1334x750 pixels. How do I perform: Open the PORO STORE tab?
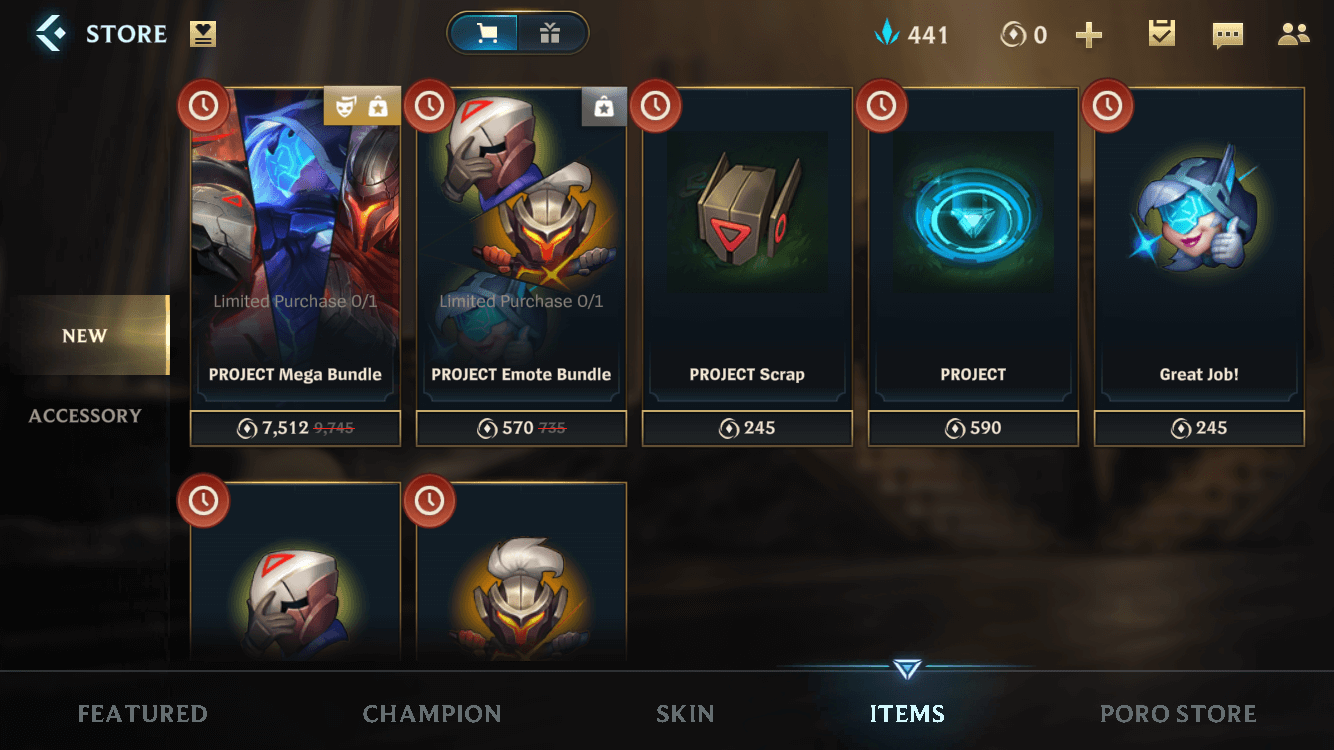[x=1178, y=713]
